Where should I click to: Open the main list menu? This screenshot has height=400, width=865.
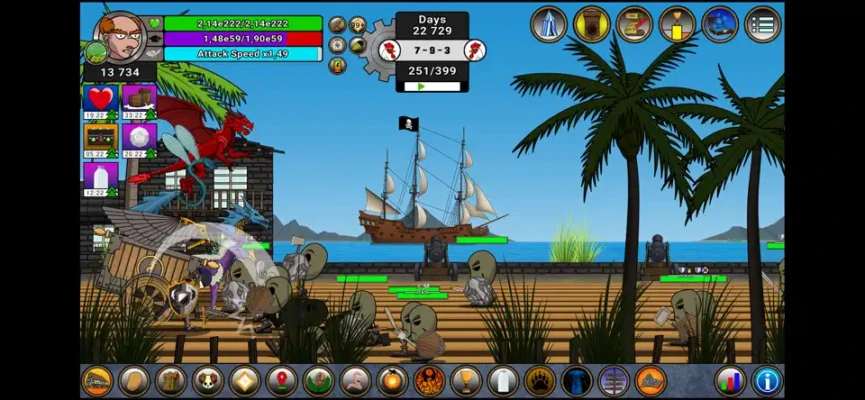click(x=763, y=24)
